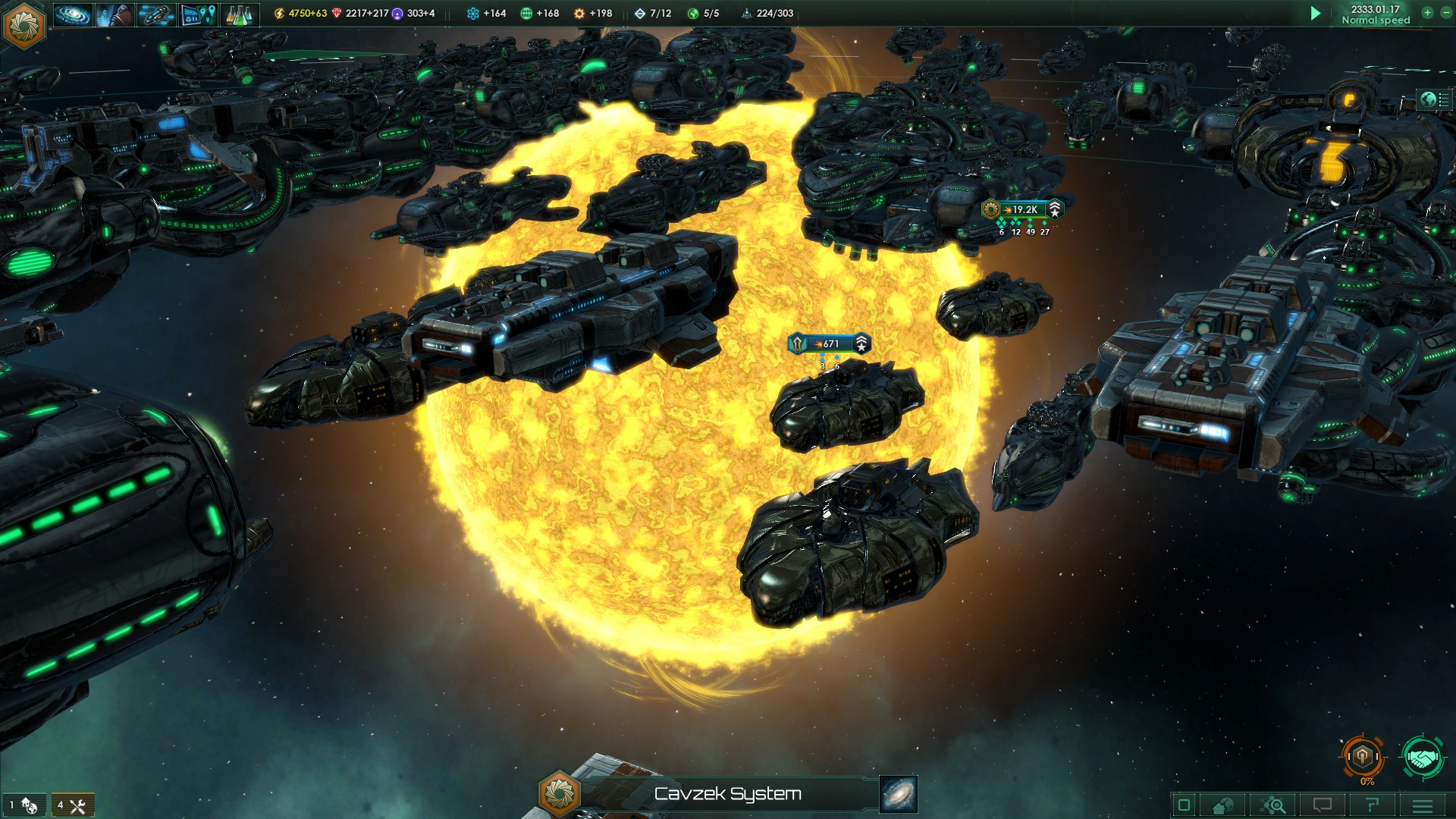This screenshot has height=819, width=1456.
Task: Open the empire emblem government panel
Action: (25, 24)
